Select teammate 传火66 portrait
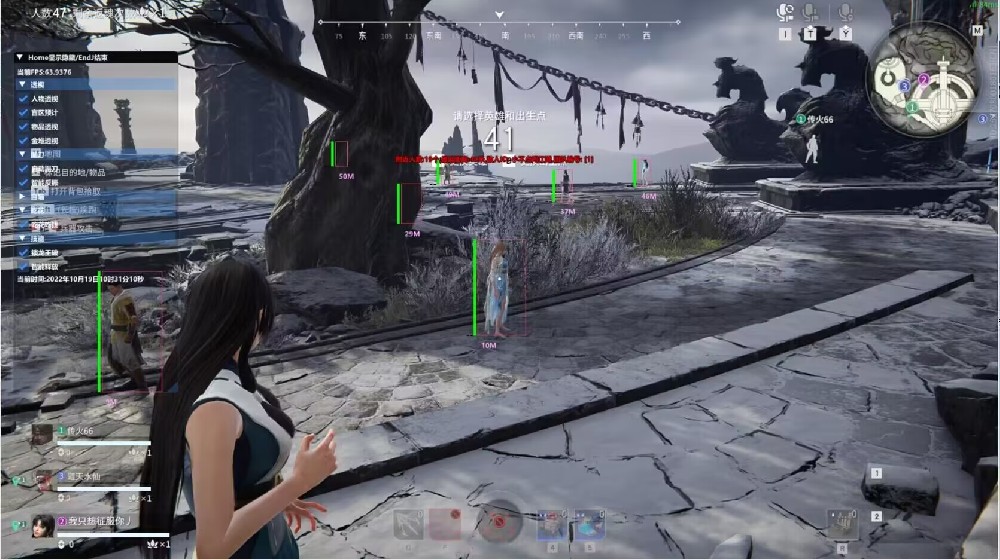The width and height of the screenshot is (1000, 560). [42, 432]
